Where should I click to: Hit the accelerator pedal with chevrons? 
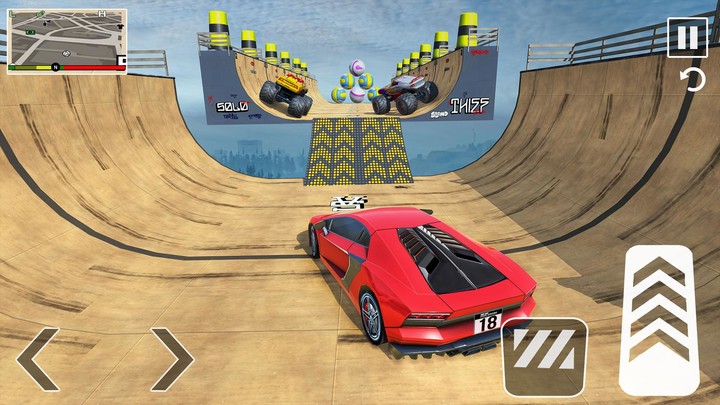tap(658, 319)
